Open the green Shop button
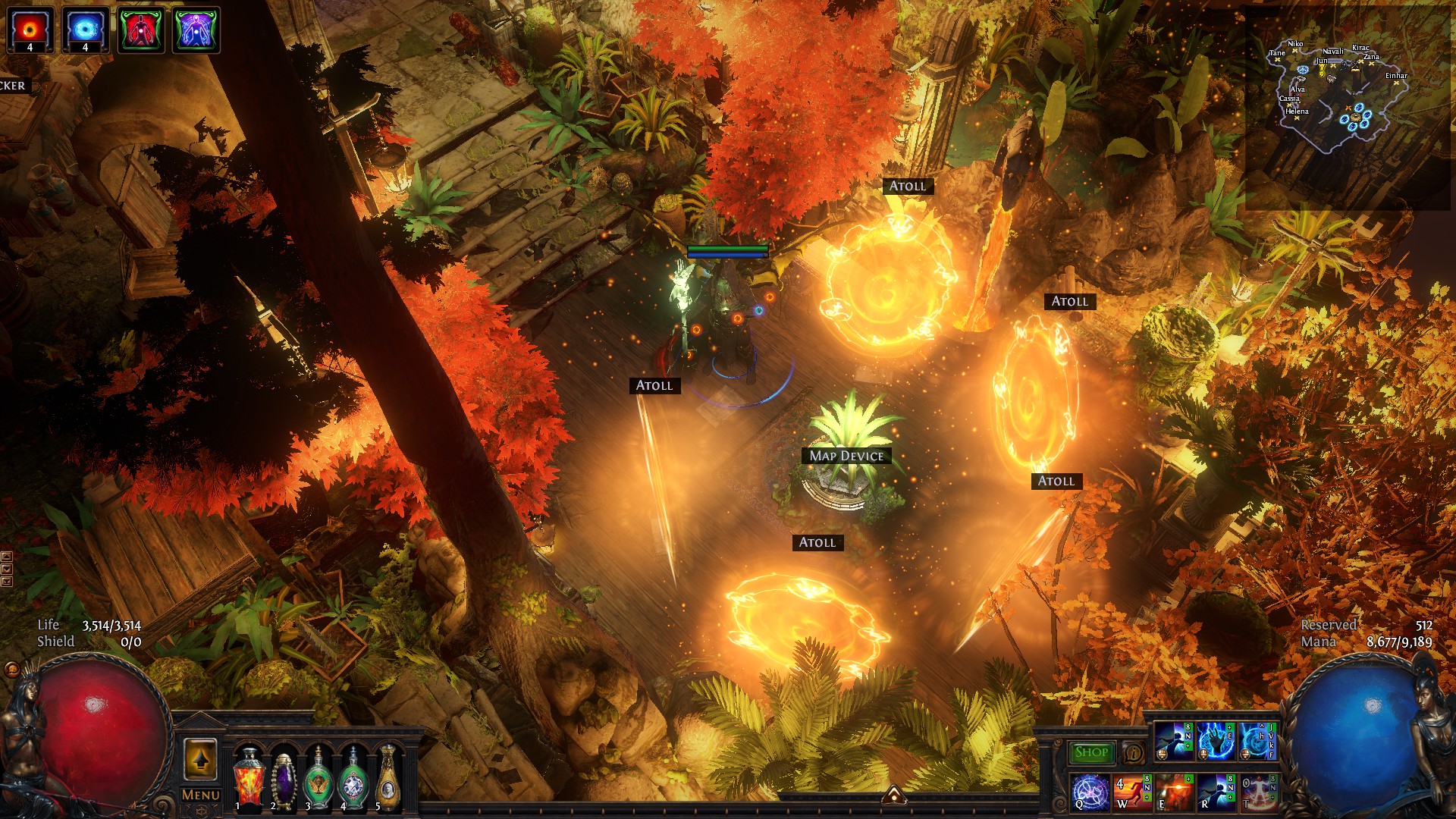 pos(1091,752)
